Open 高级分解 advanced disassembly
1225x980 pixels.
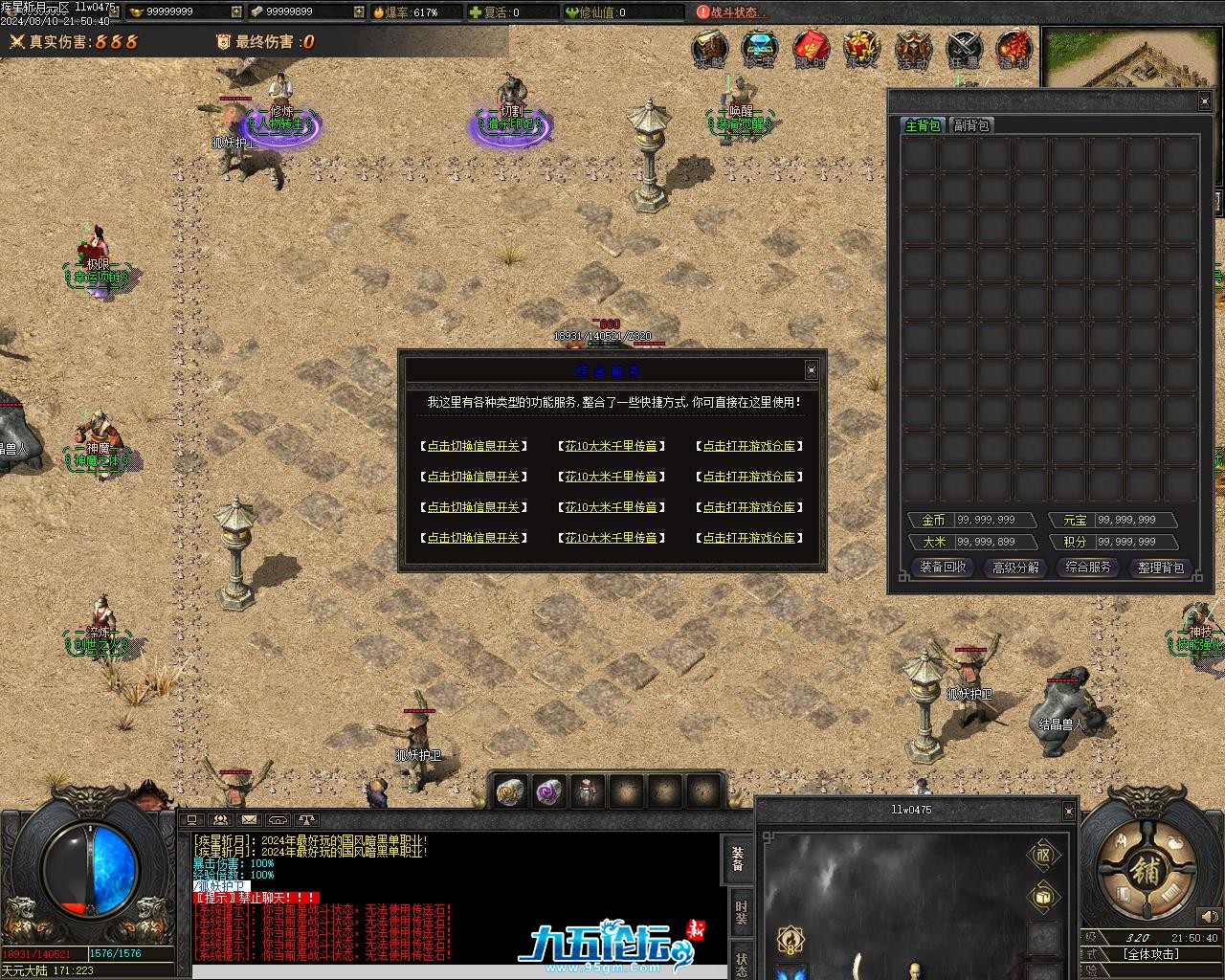1015,568
